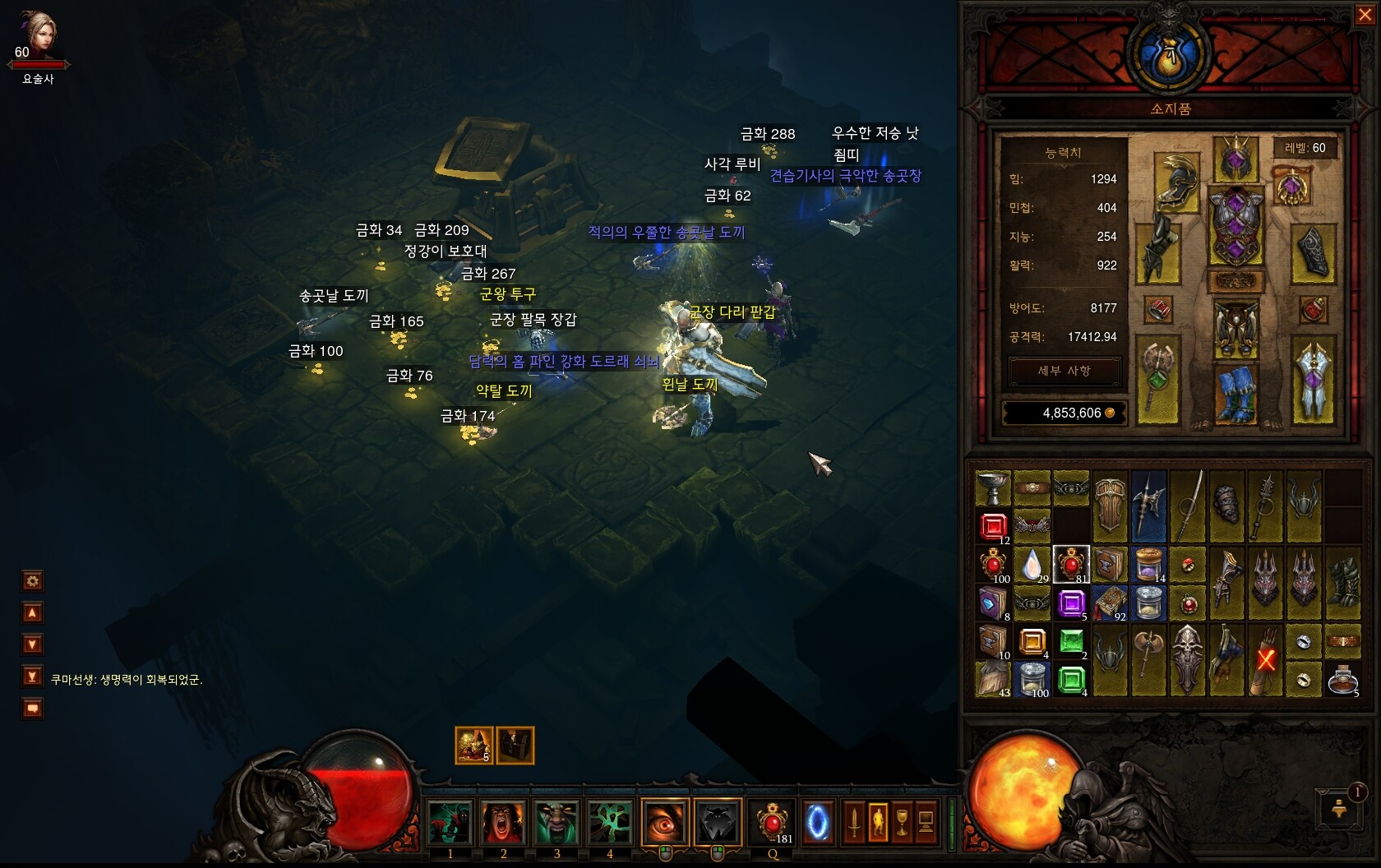Select the silver chalice in inventory
Image resolution: width=1381 pixels, height=868 pixels.
[x=993, y=487]
